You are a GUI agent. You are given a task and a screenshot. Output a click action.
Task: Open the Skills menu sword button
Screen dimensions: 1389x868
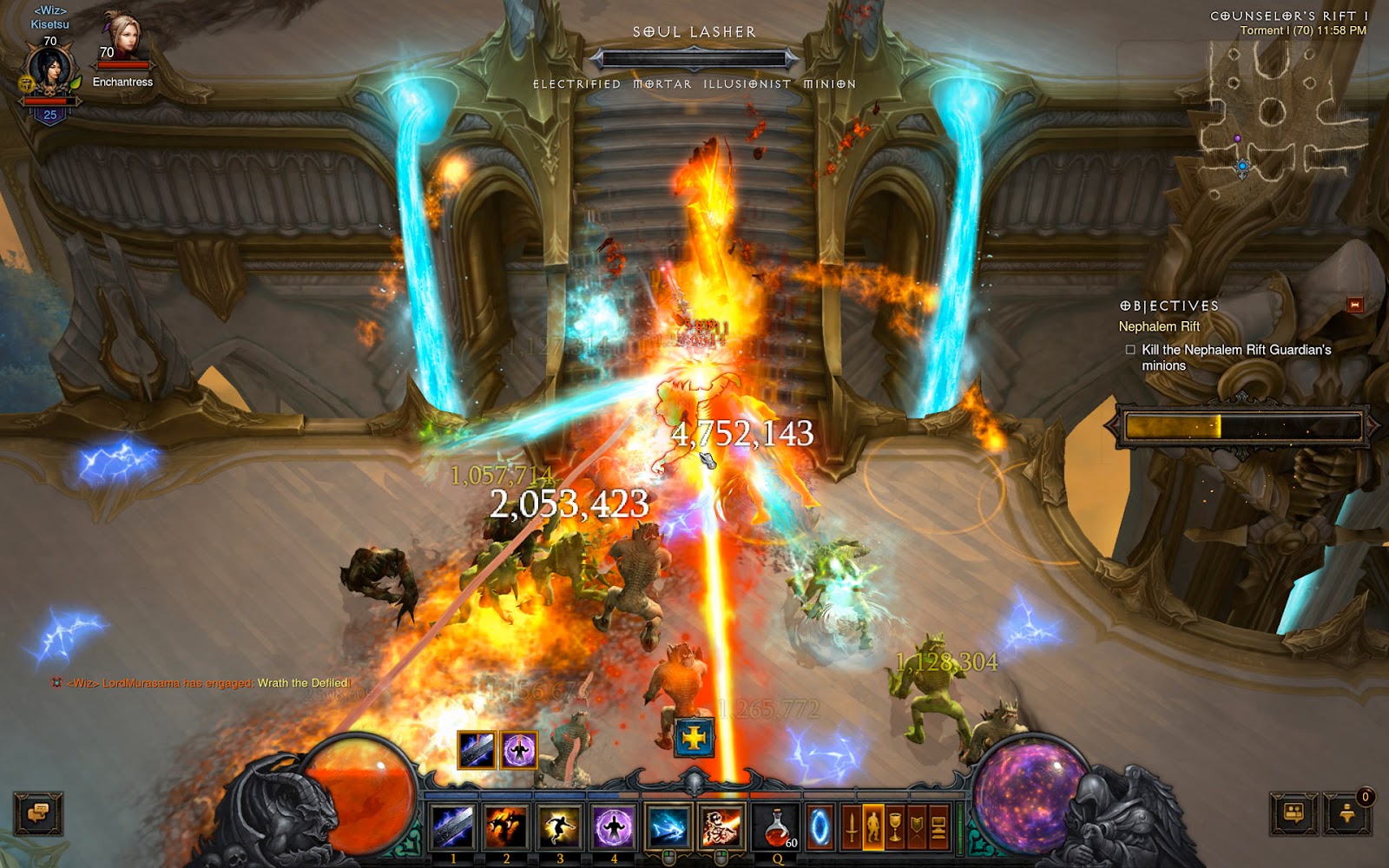[x=852, y=825]
